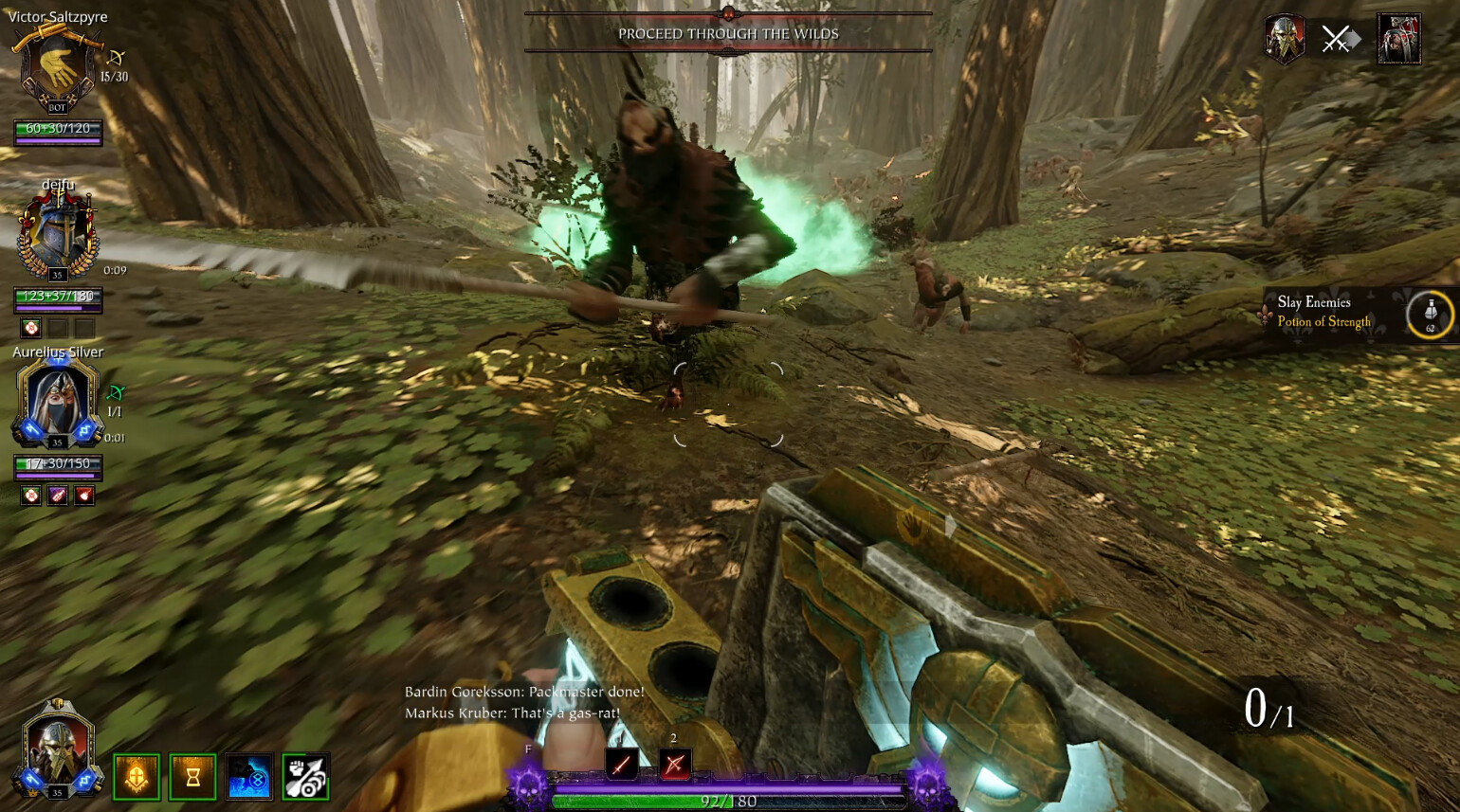Viewport: 1460px width, 812px height.
Task: Select the potion item icon under Aurelius Silver
Action: coord(58,495)
